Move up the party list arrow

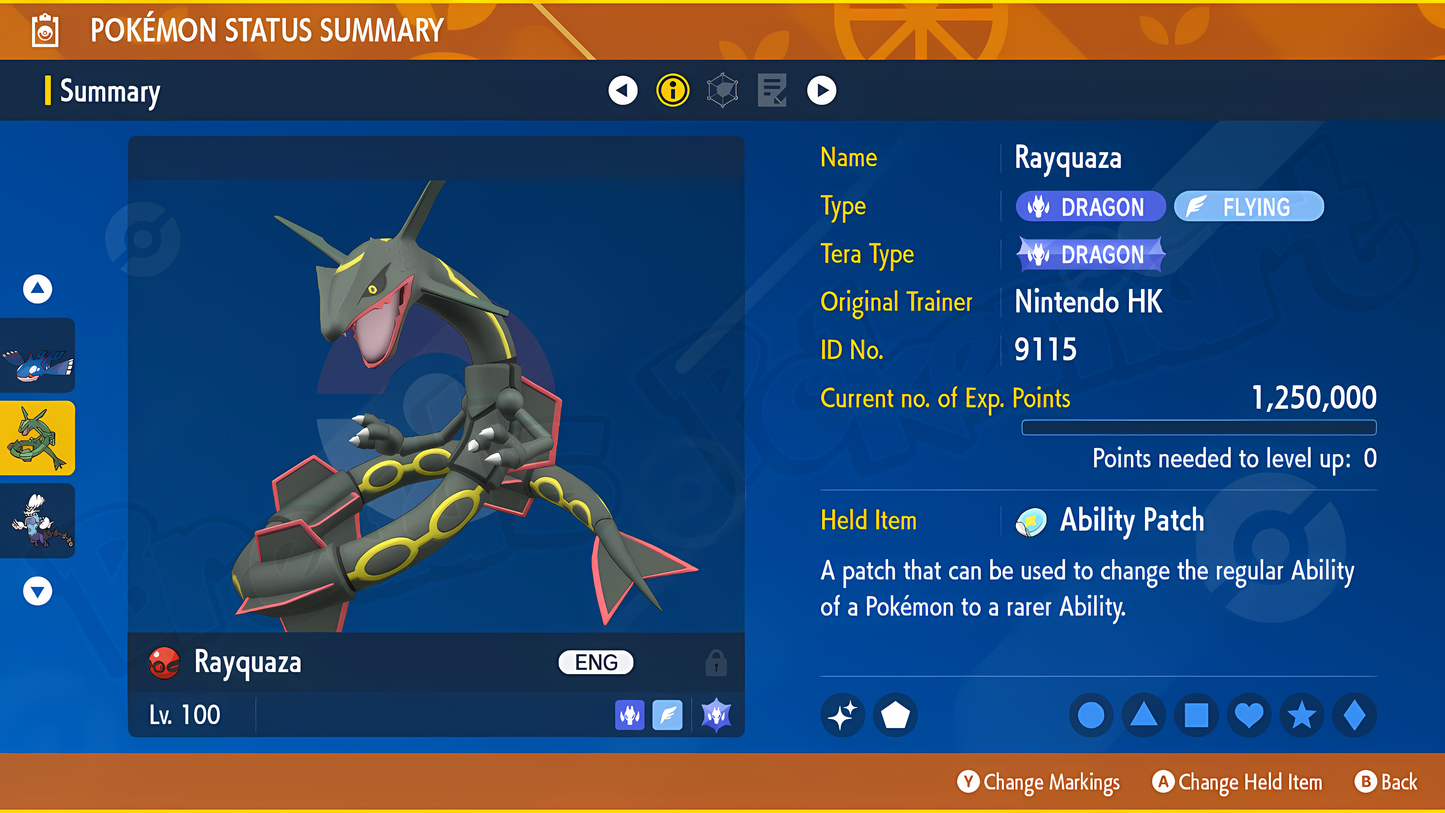pos(38,289)
